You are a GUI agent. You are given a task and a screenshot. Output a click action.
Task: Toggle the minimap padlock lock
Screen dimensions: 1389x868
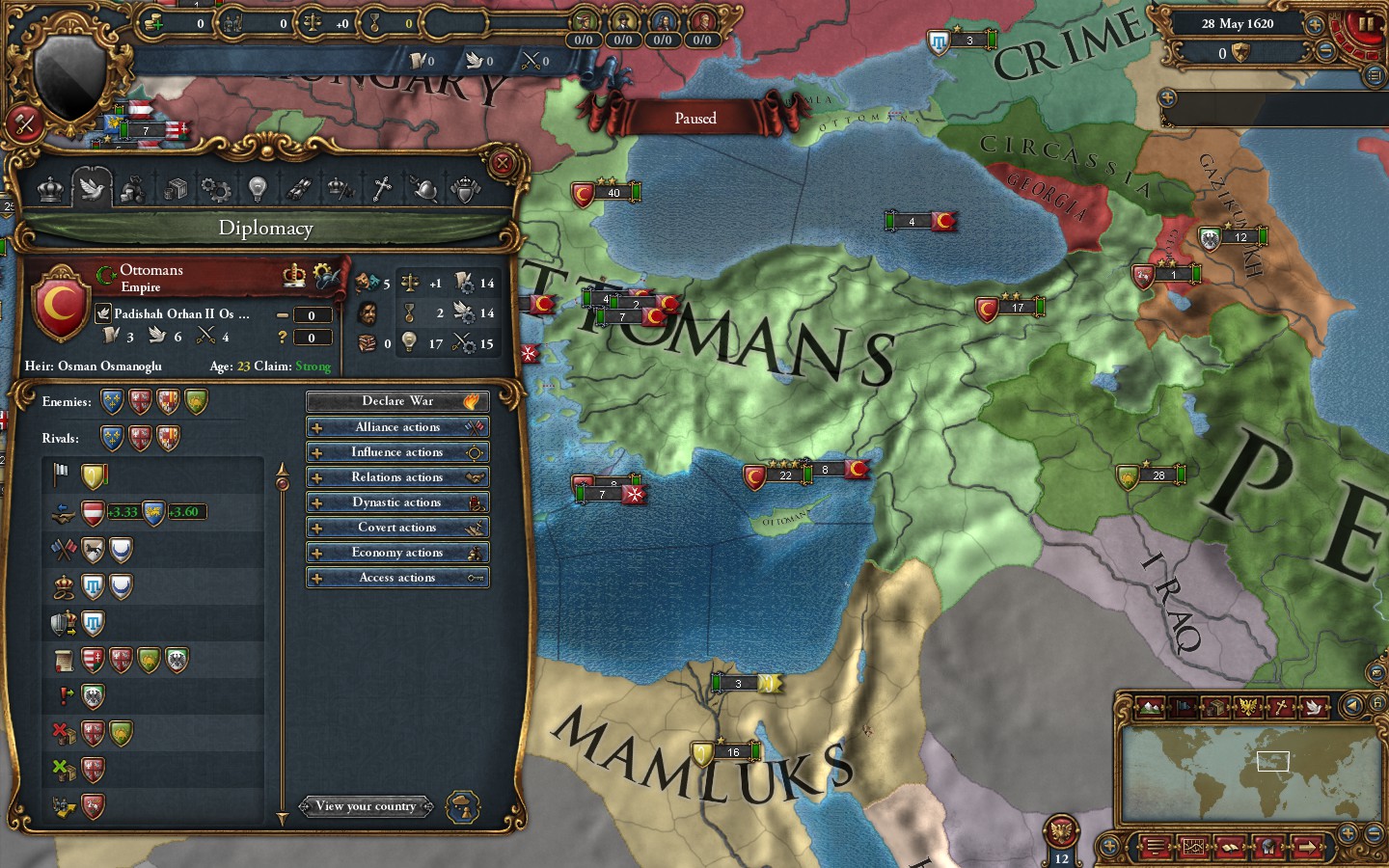pos(1377,703)
